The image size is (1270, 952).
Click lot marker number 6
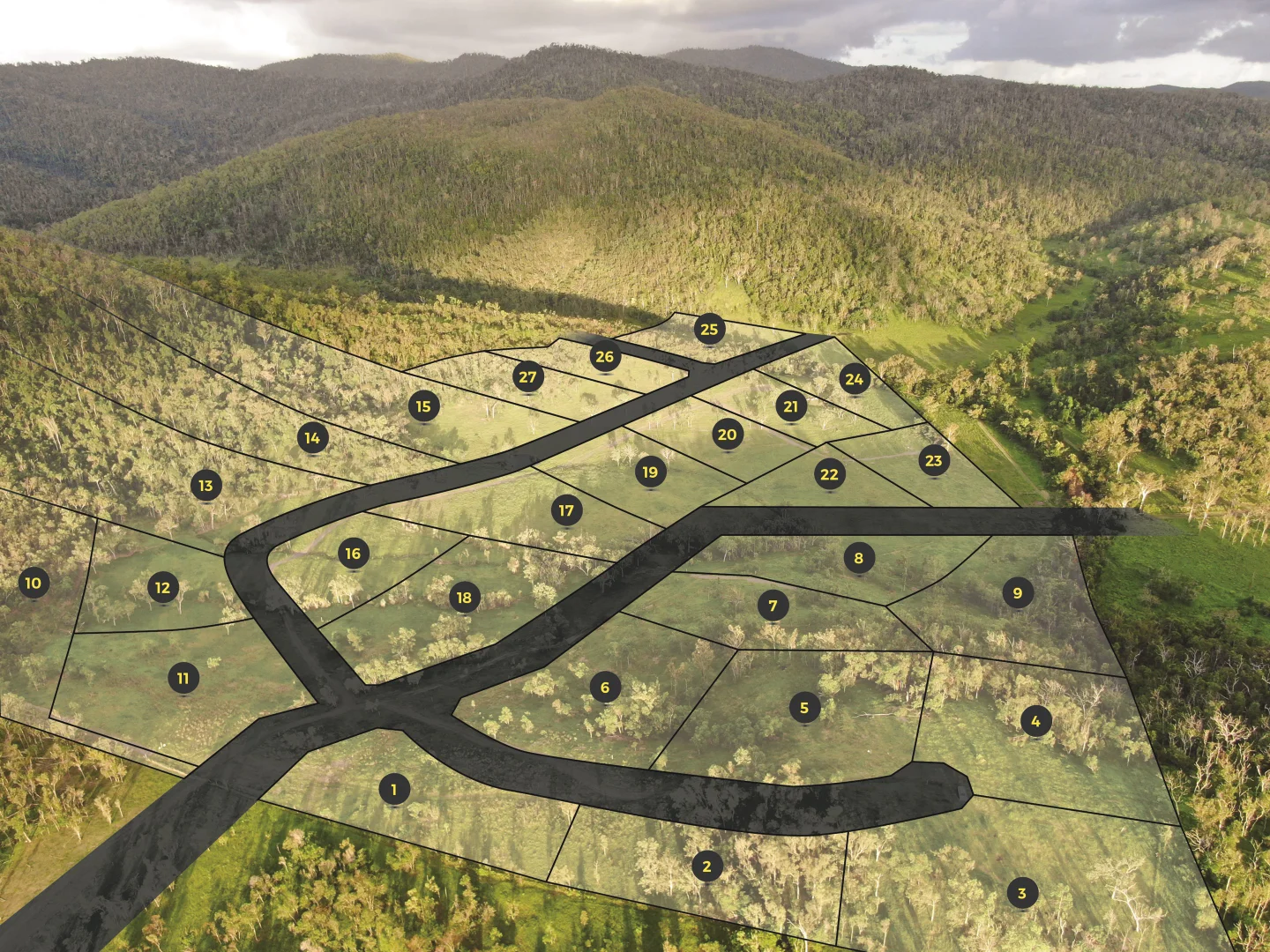(605, 688)
